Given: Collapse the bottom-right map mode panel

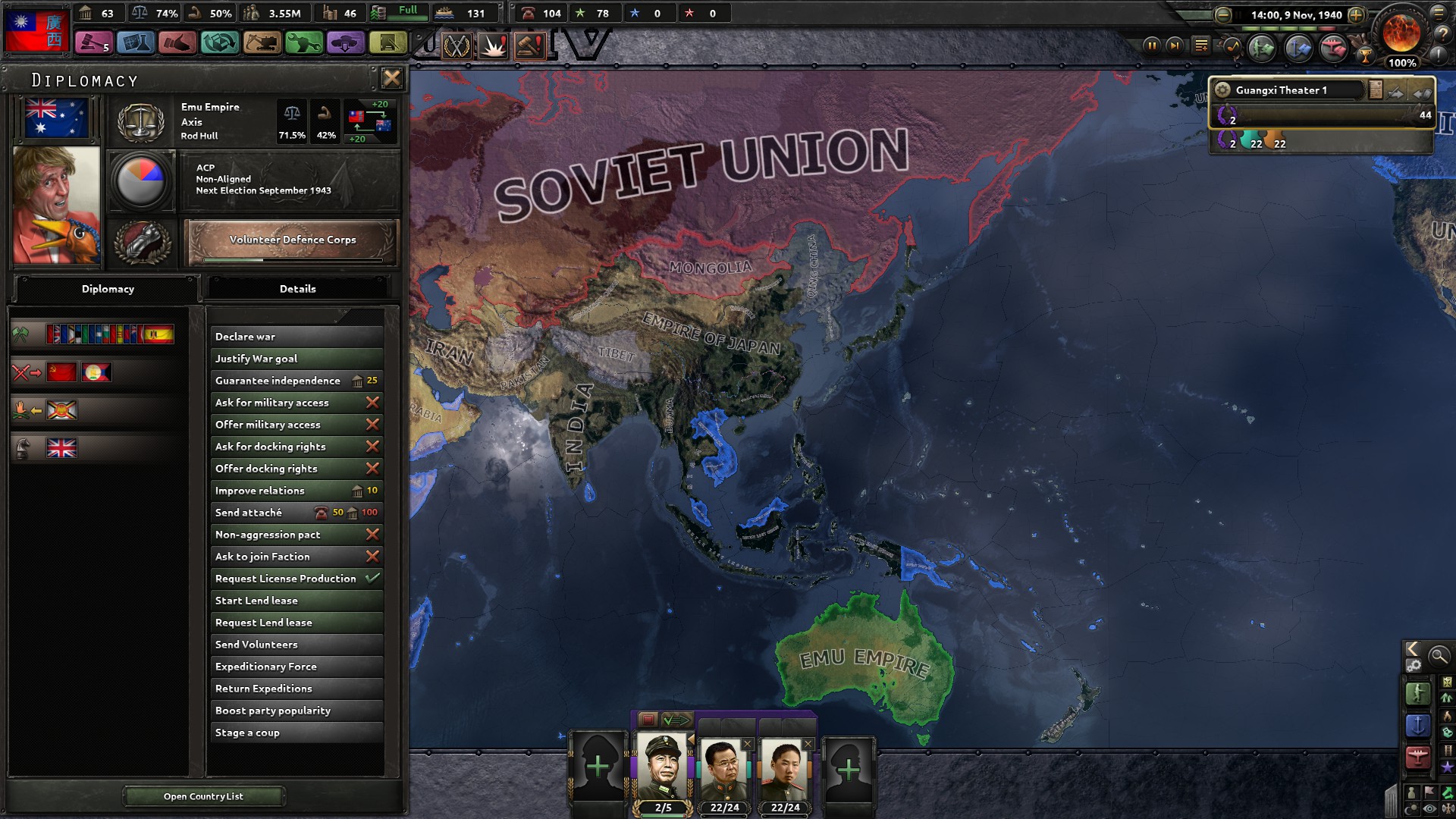Looking at the screenshot, I should [x=1410, y=650].
